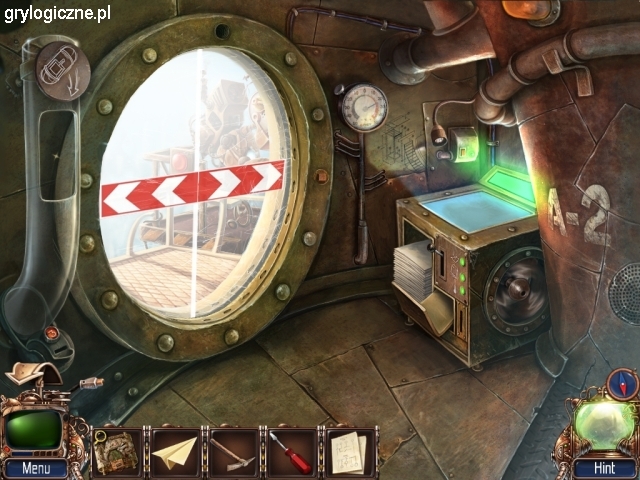Use the Hint button

pyautogui.click(x=602, y=468)
